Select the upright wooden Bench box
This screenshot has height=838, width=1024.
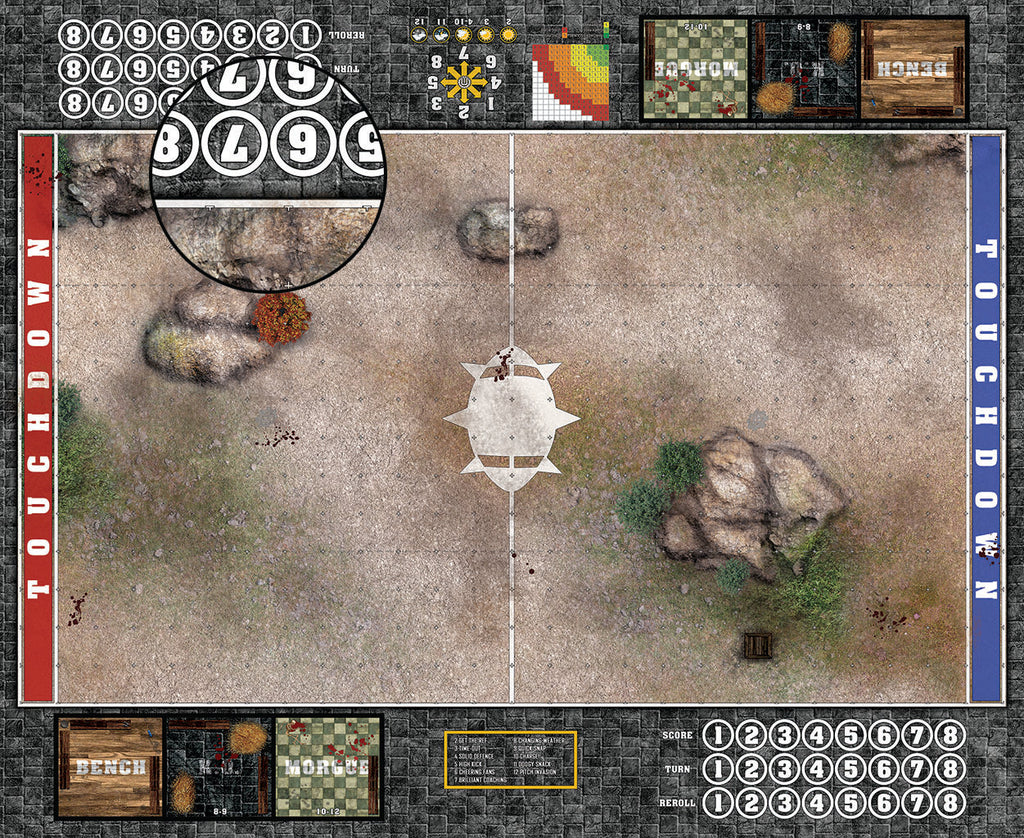(x=110, y=767)
